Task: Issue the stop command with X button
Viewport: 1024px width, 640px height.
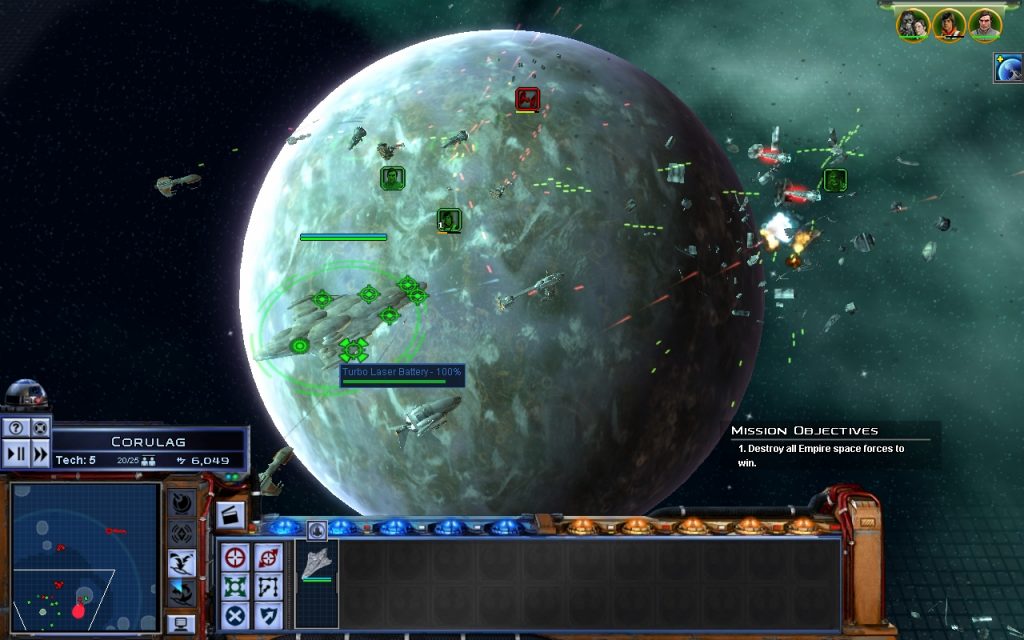Action: [x=235, y=615]
